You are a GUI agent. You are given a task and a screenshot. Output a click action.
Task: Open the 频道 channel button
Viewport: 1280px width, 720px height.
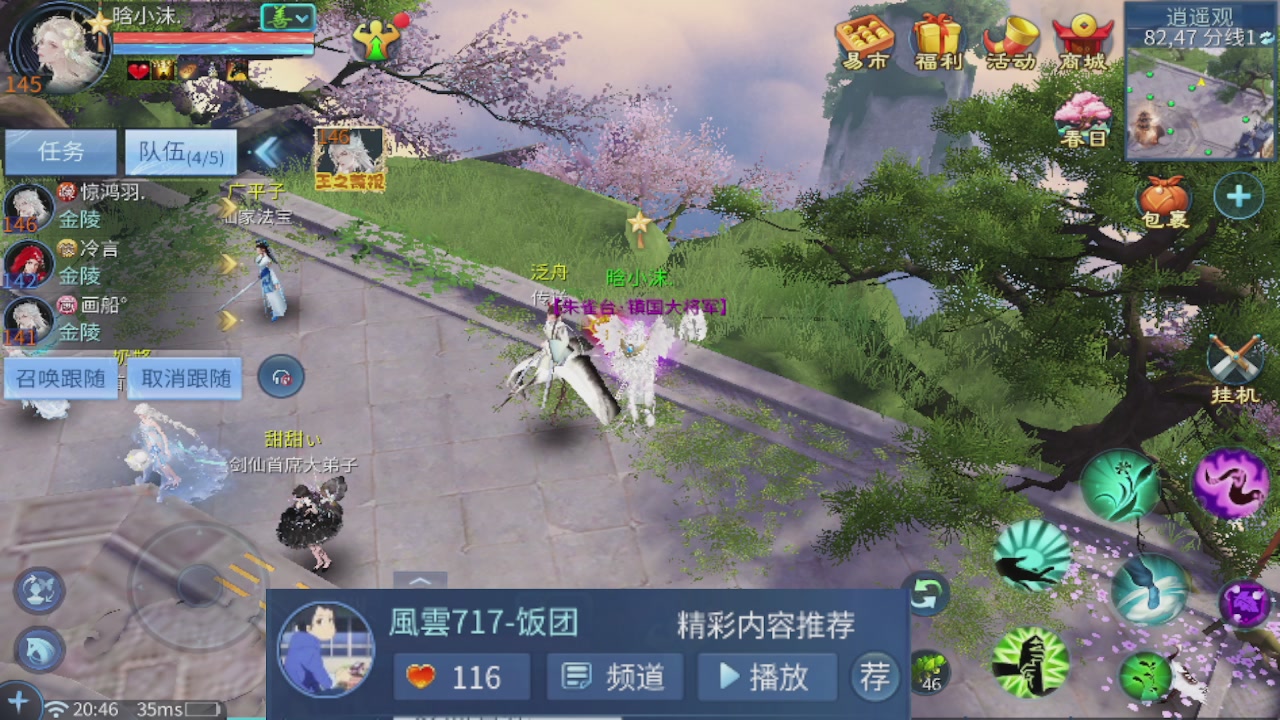click(614, 677)
